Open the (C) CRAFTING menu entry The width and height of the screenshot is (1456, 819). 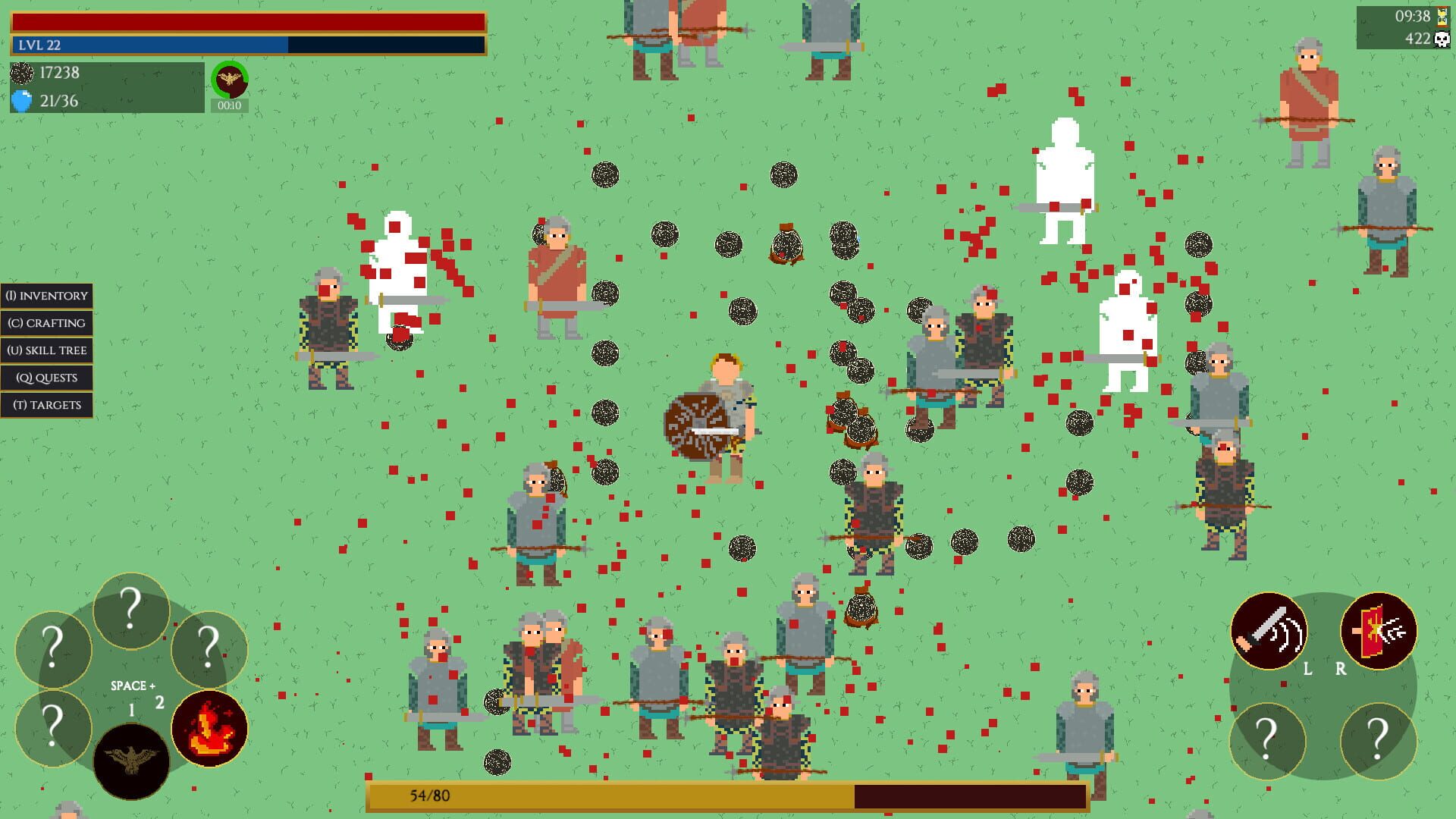47,323
